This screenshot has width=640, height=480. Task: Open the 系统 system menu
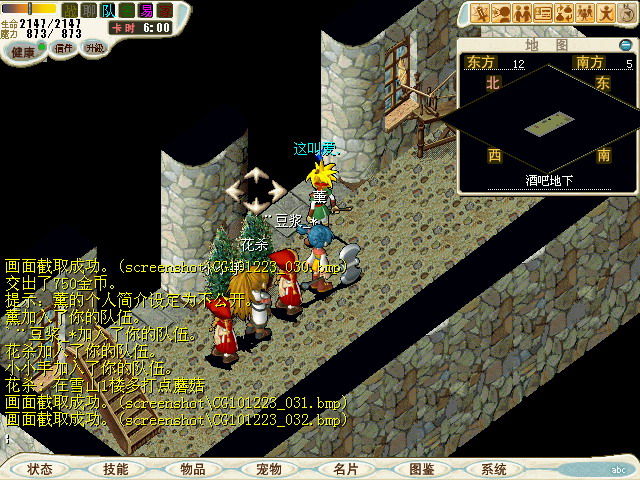coord(494,468)
